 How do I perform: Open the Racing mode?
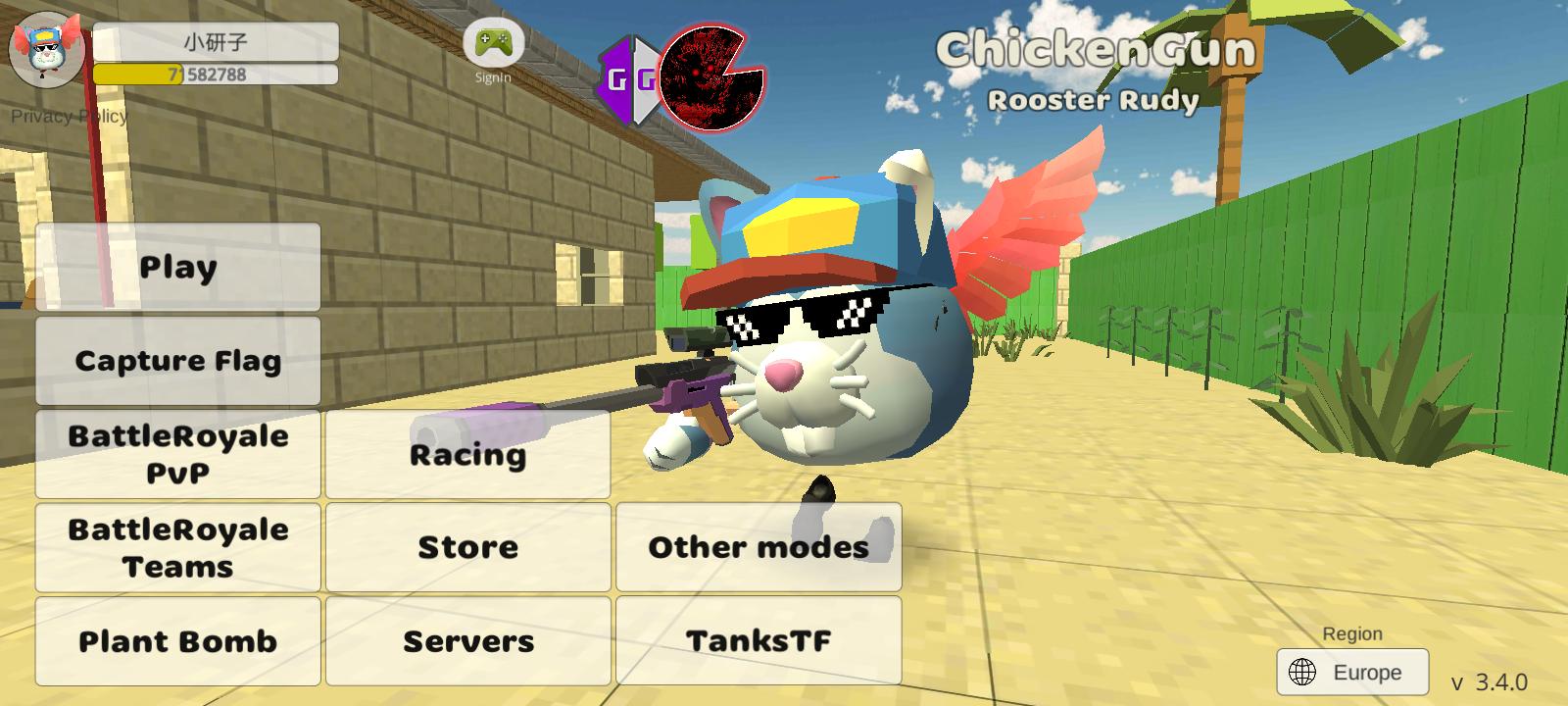pos(467,454)
